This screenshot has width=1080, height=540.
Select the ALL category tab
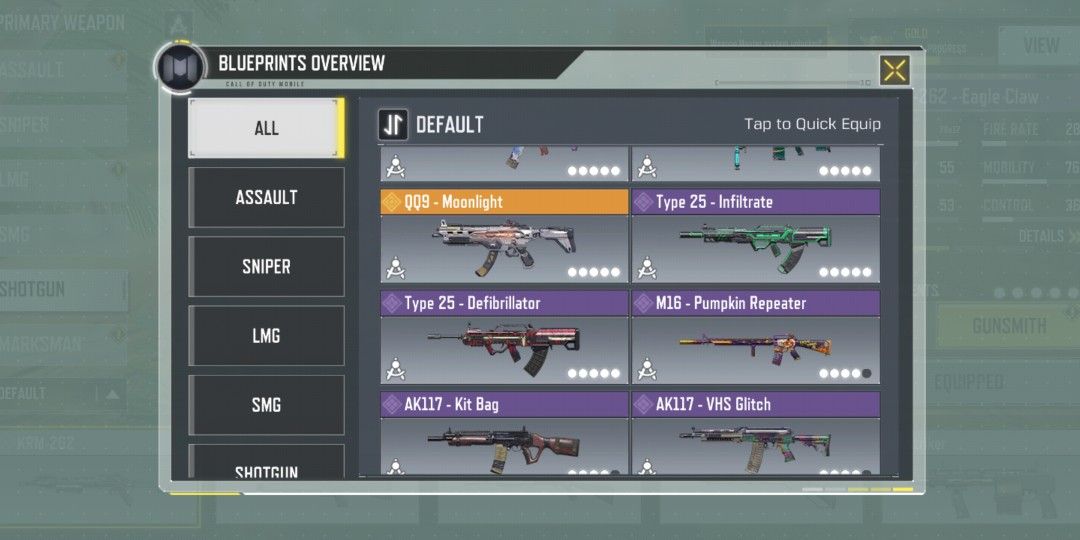(266, 128)
